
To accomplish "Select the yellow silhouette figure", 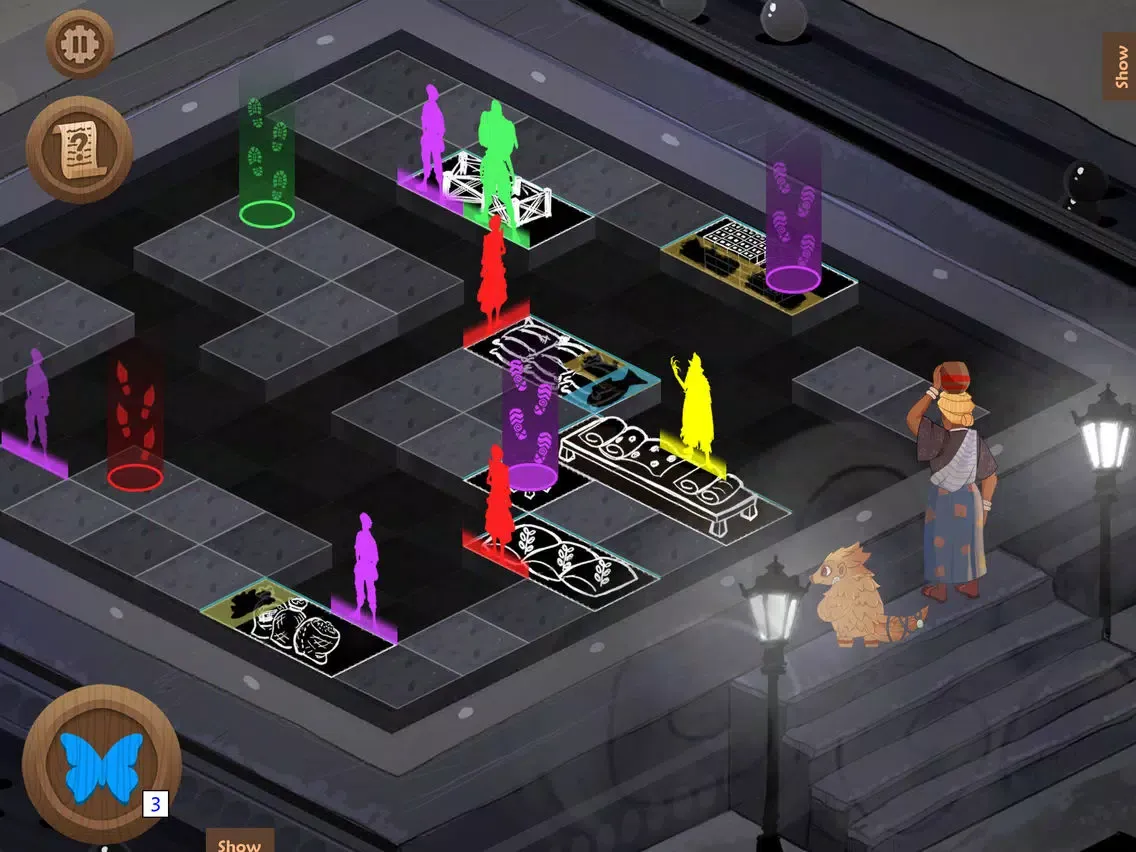I will coord(691,408).
